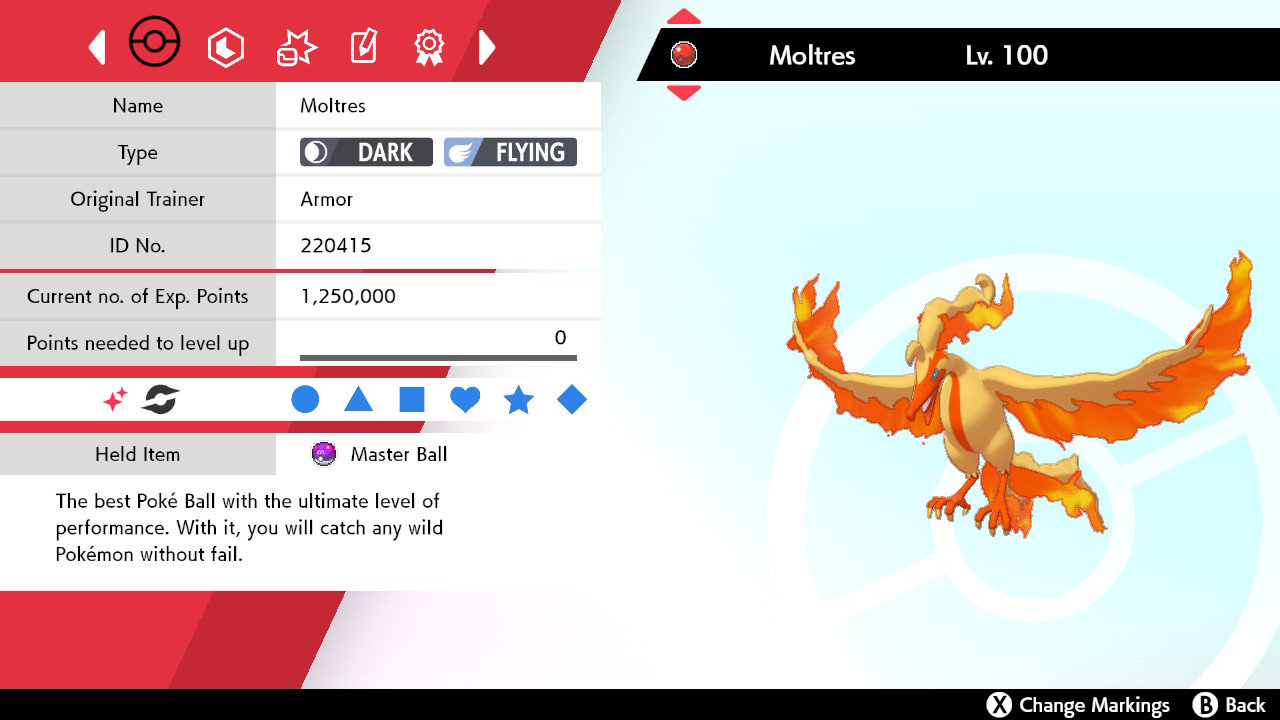
Task: Click the red Poké Ball beside Moltres's name
Action: [x=684, y=55]
